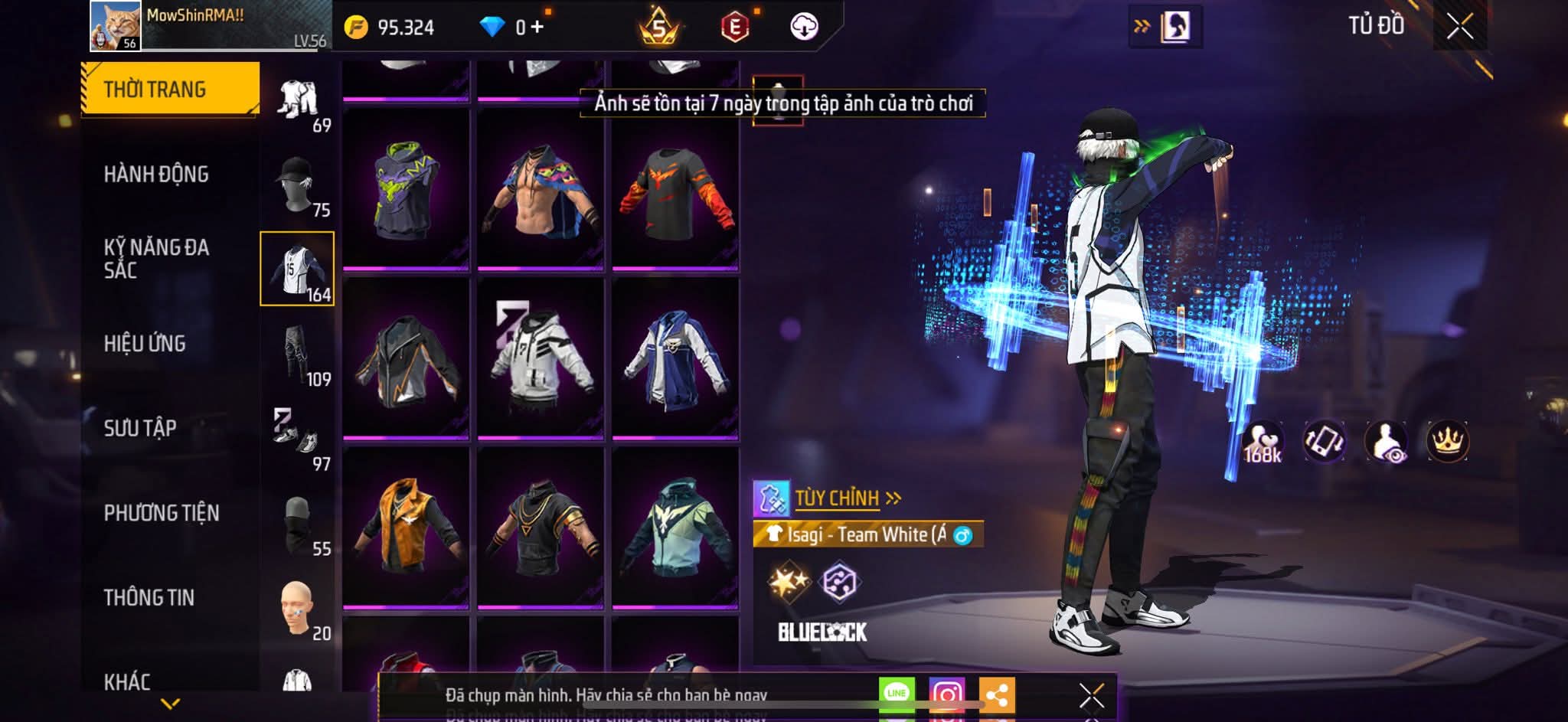1568x722 pixels.
Task: Go to Sưu Tập collection
Action: 140,428
